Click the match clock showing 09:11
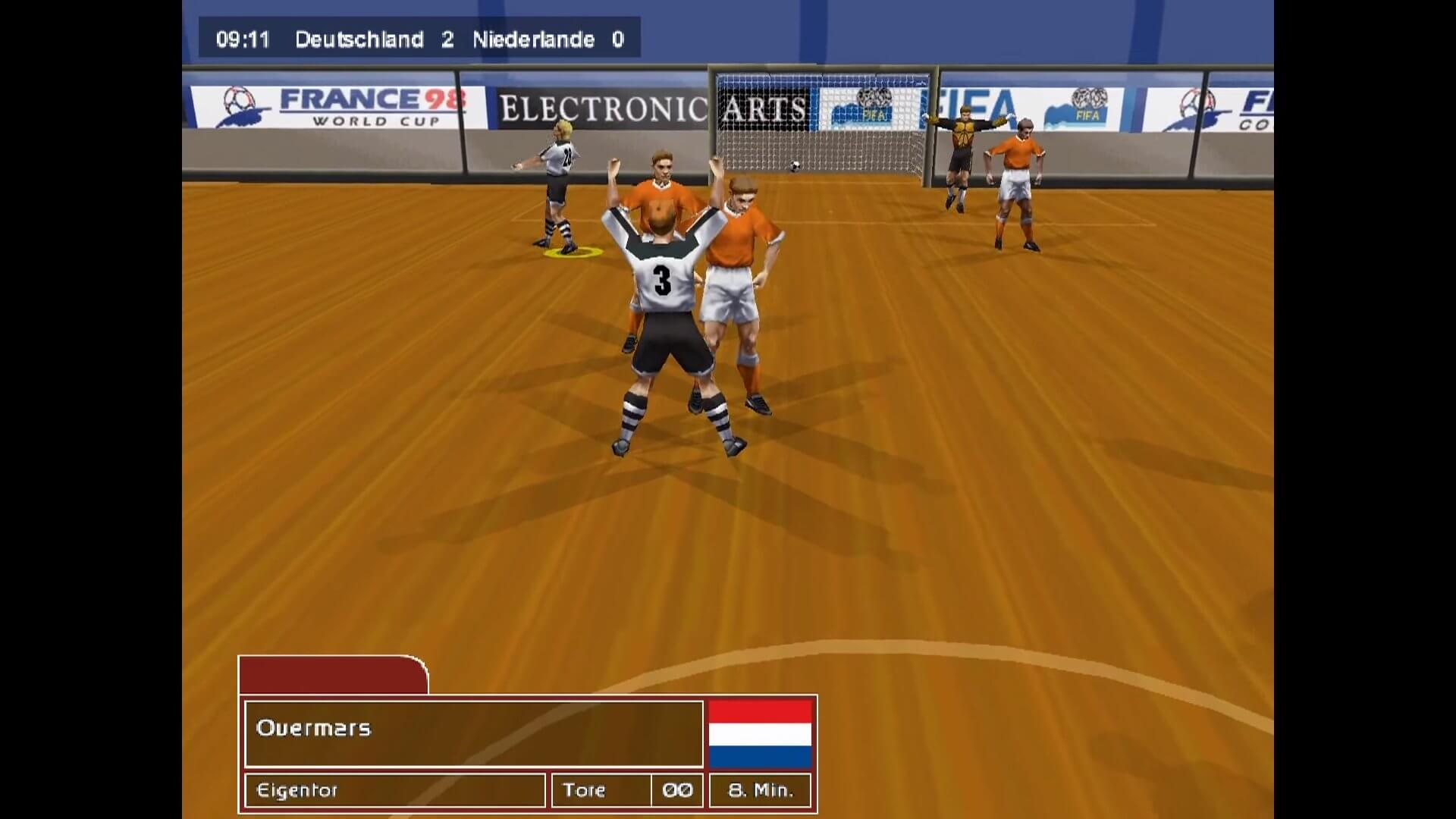This screenshot has width=1456, height=819. tap(243, 39)
